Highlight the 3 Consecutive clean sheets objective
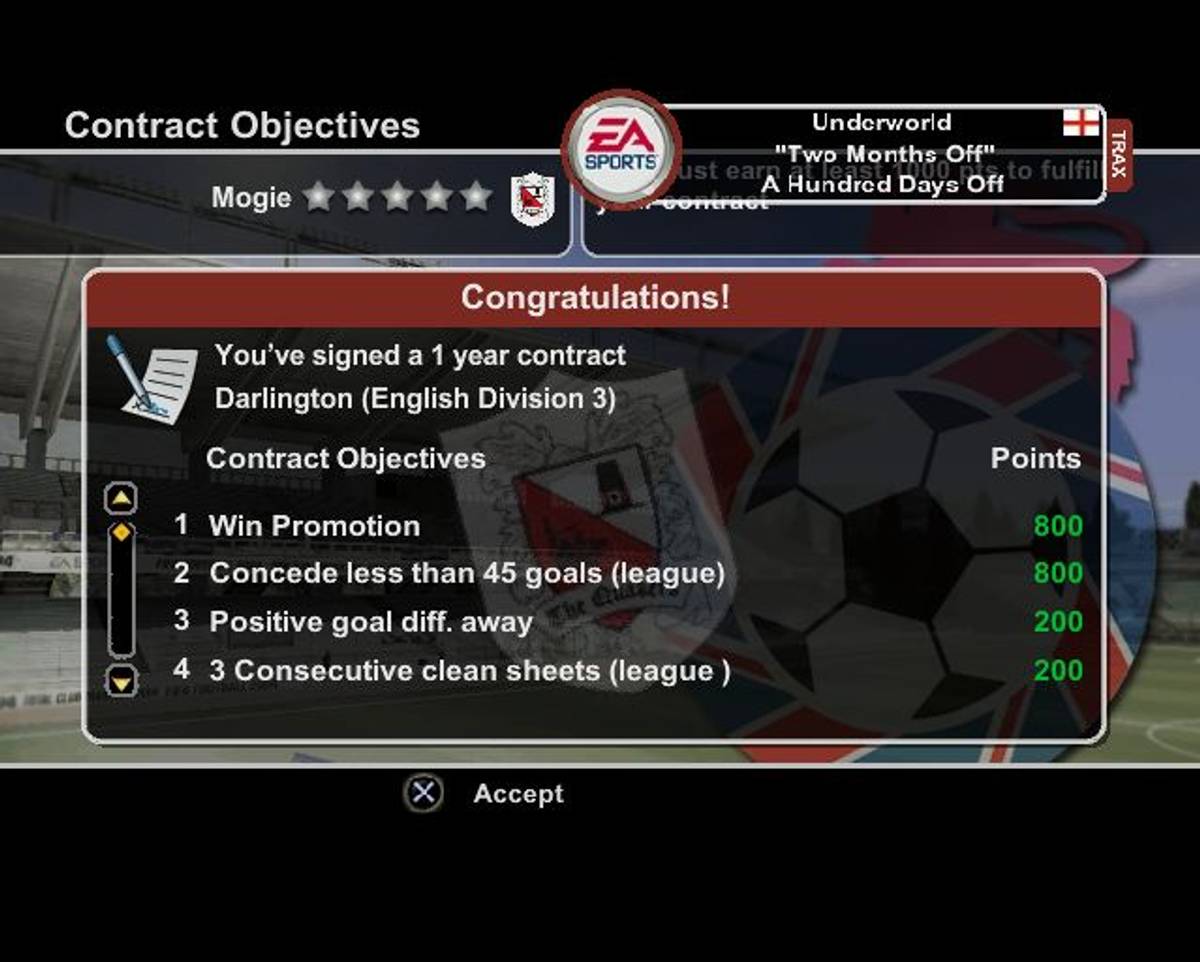The width and height of the screenshot is (1200, 962). click(x=469, y=671)
